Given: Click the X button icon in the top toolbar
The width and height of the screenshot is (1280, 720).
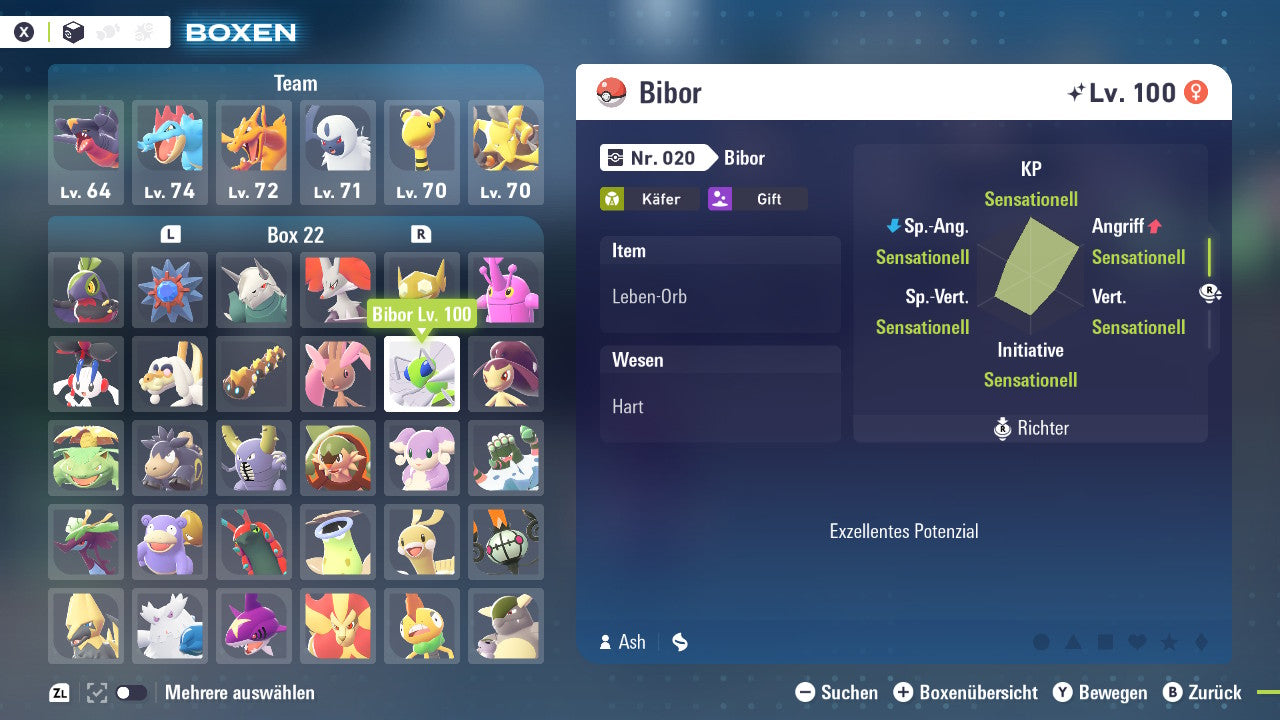Looking at the screenshot, I should [x=23, y=30].
